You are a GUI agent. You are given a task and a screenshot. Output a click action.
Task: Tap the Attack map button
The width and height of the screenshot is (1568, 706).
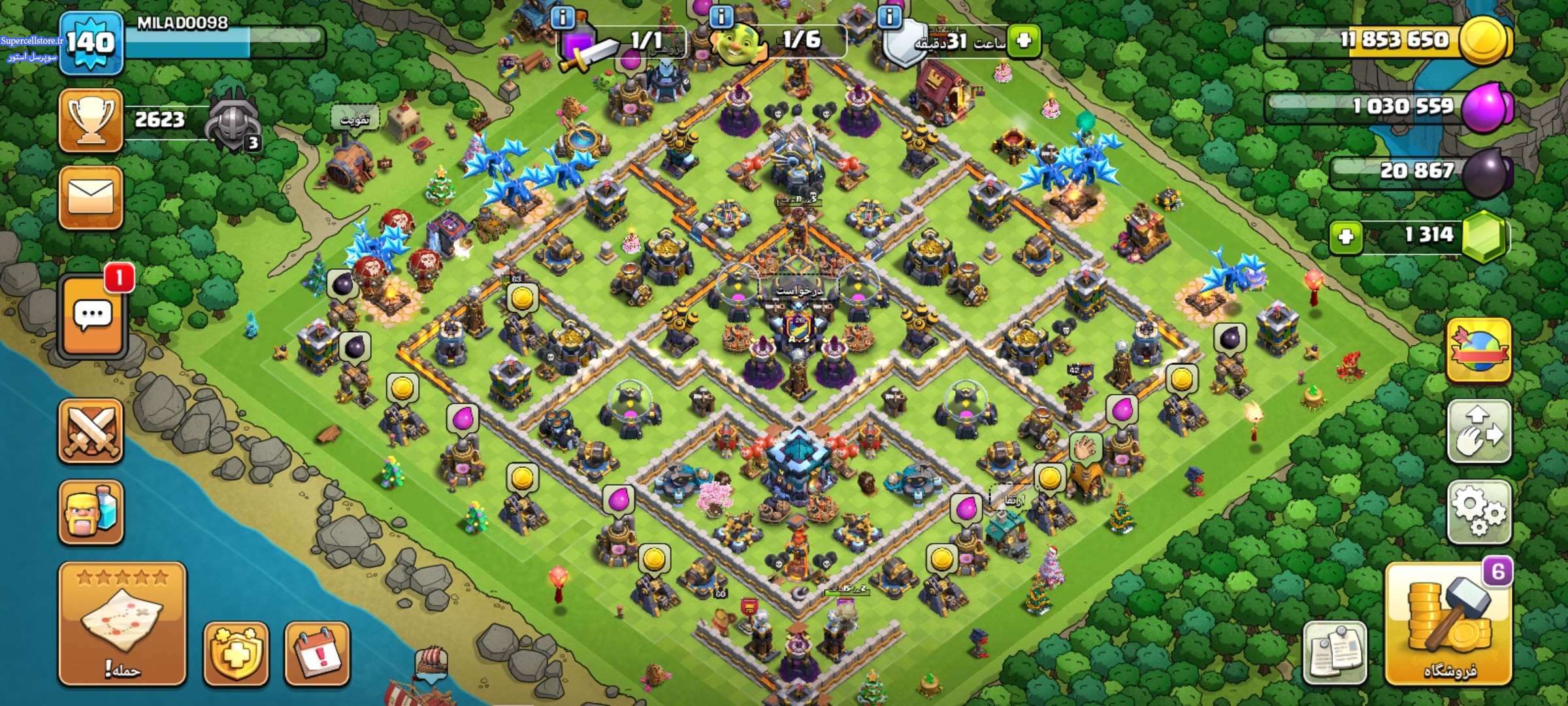pyautogui.click(x=122, y=624)
